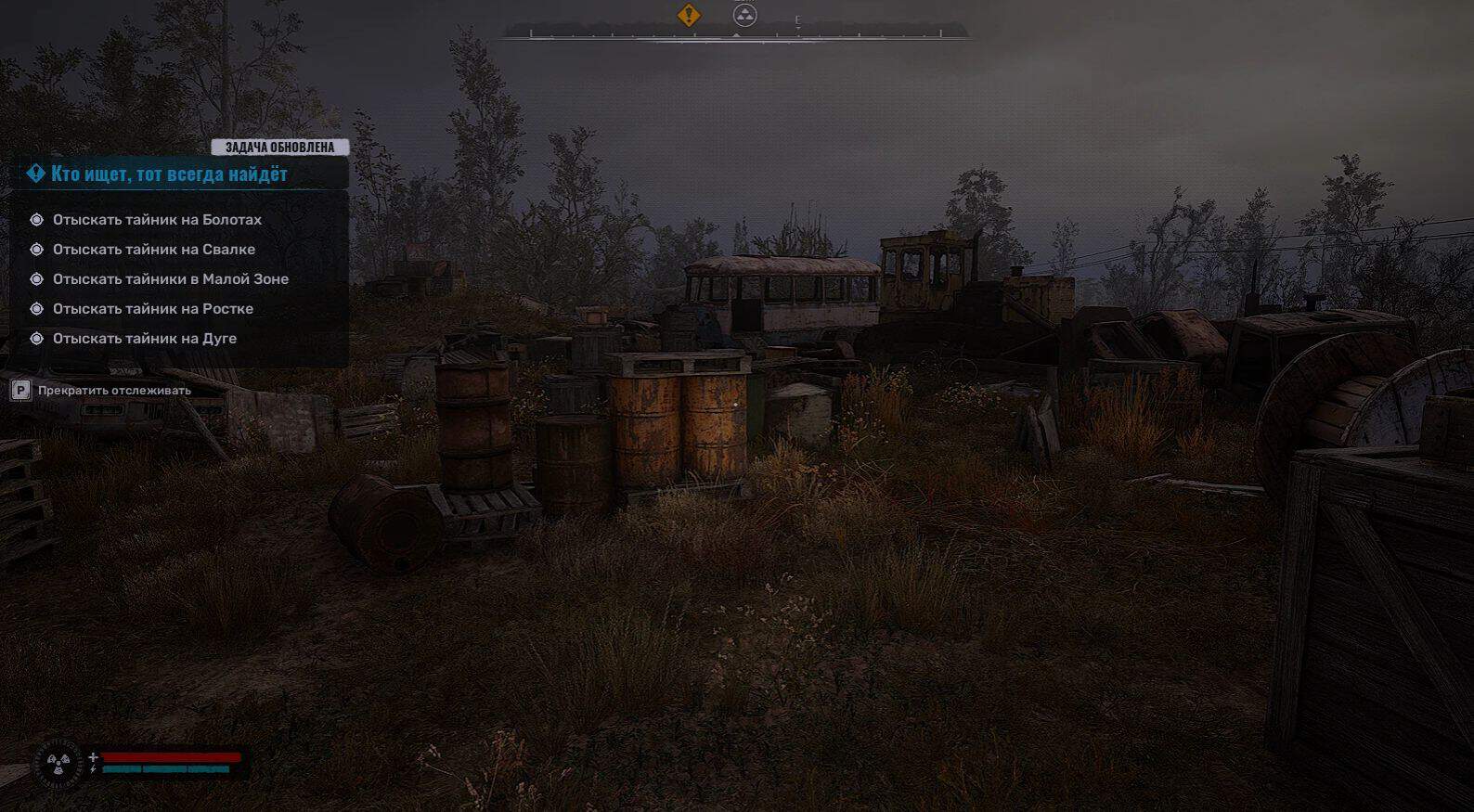
Task: Select quest title "Кто ищет, тот всегда найдёт"
Action: pyautogui.click(x=169, y=174)
